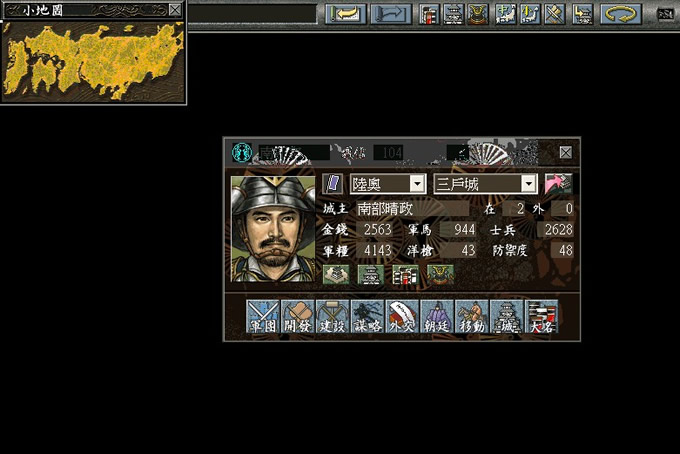Select the 軍團 army command
This screenshot has height=454, width=680.
263,316
